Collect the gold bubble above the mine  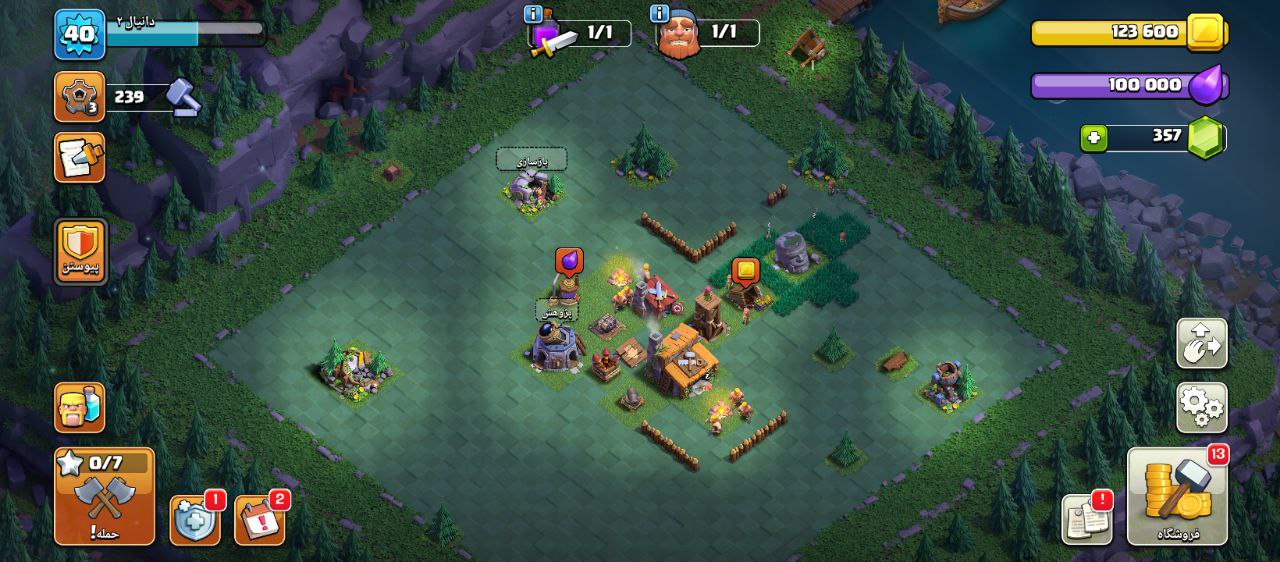click(745, 270)
